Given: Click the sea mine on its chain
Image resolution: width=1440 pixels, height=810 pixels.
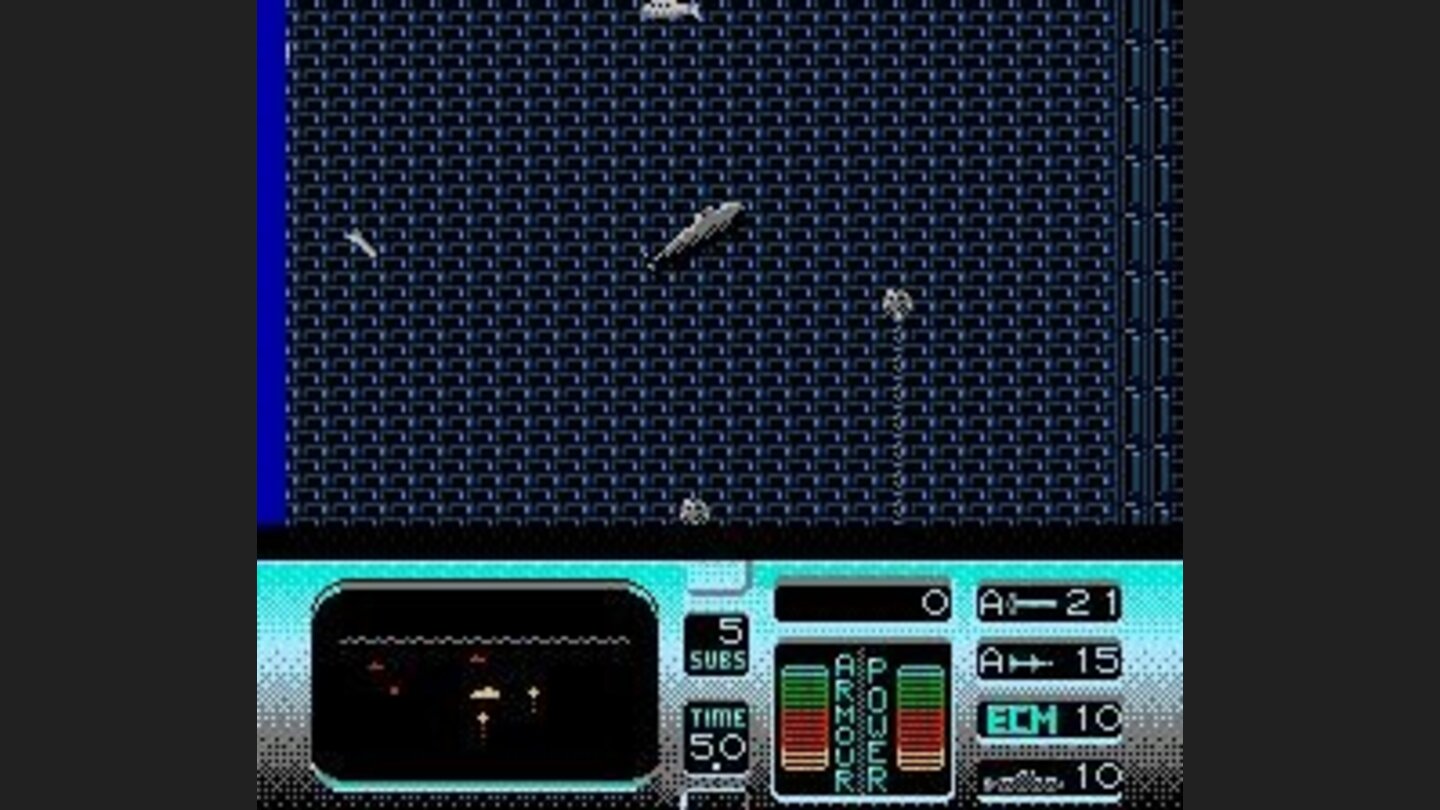Looking at the screenshot, I should pyautogui.click(x=897, y=302).
